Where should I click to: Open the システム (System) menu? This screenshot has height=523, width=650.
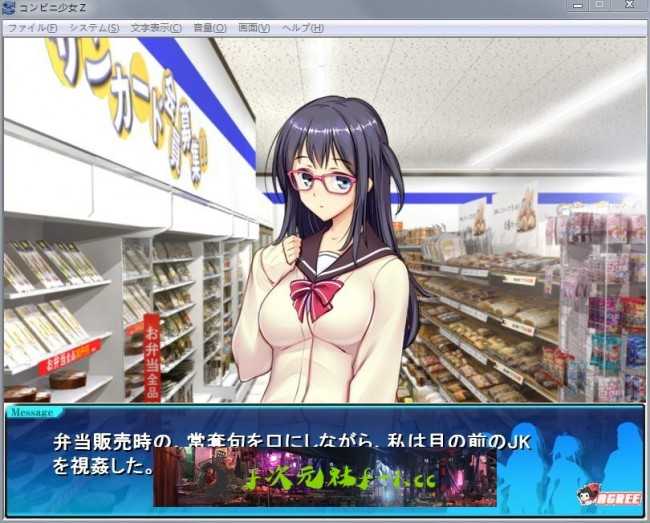[x=94, y=28]
